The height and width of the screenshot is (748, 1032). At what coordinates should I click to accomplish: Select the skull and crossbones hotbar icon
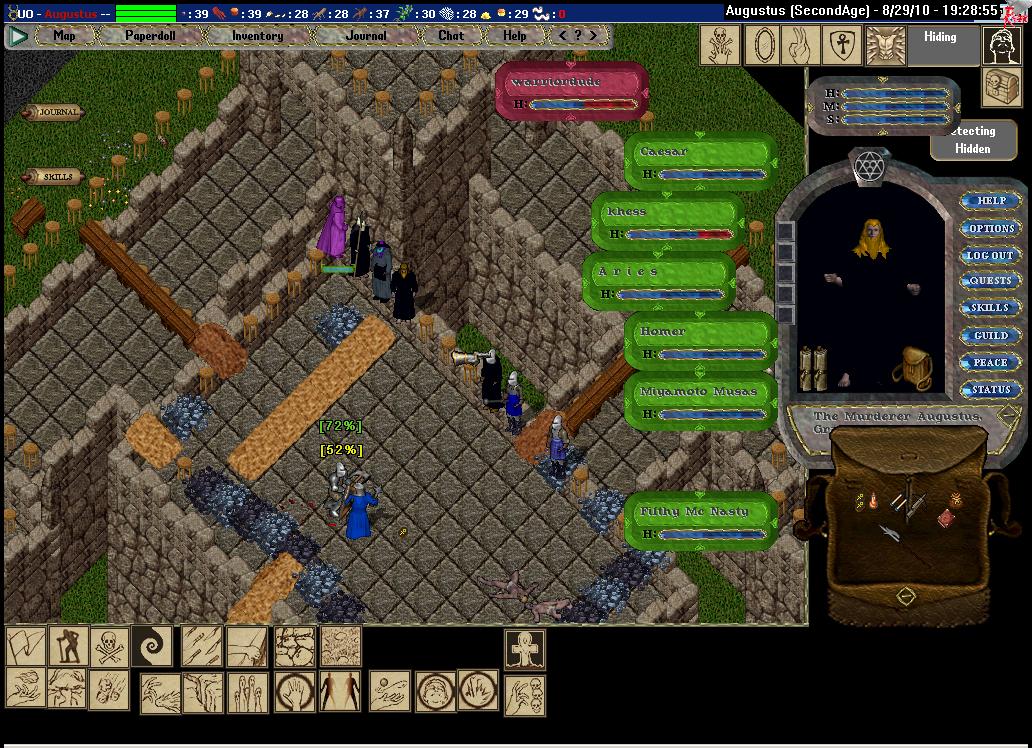pyautogui.click(x=108, y=646)
